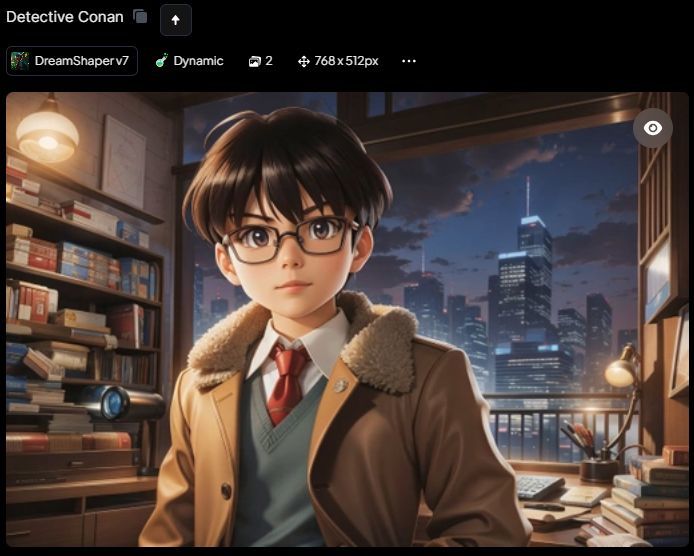The image size is (694, 556).
Task: Choose the Dynamic style tag
Action: [x=189, y=61]
